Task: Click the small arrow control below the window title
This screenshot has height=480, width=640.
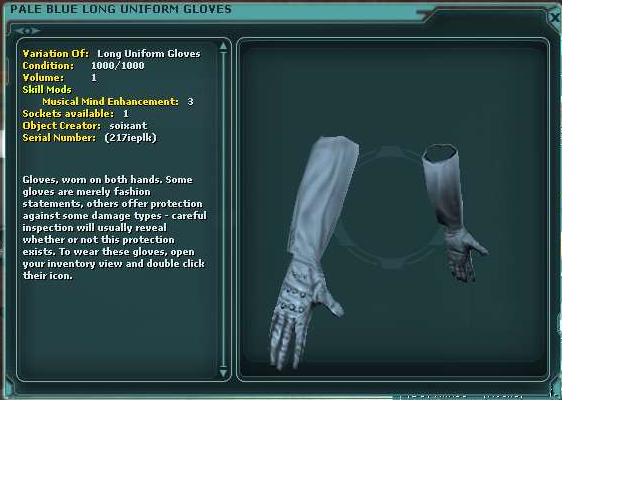Action: 27,31
